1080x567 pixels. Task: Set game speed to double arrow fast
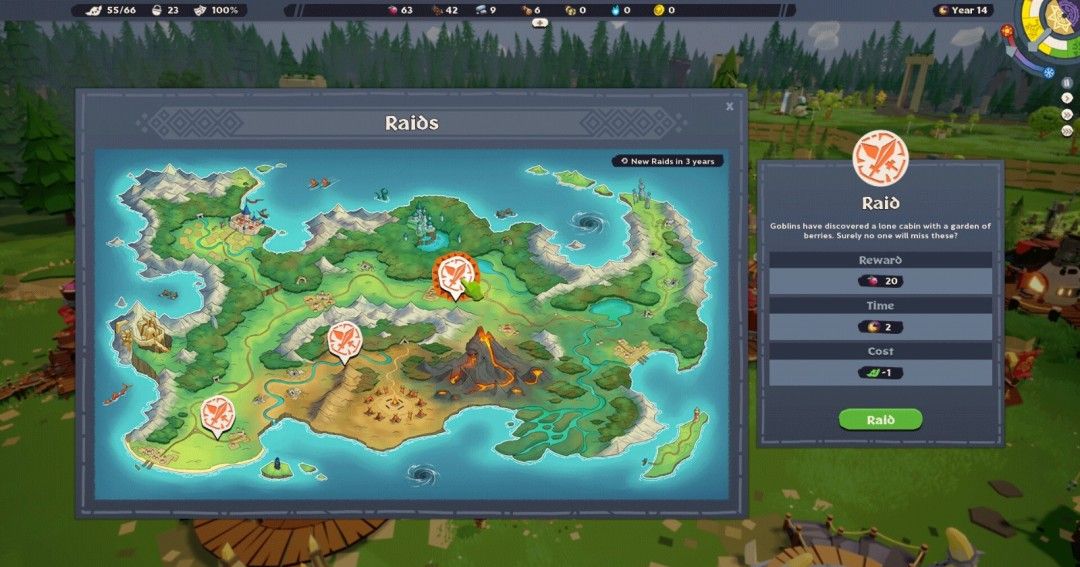tap(1067, 114)
